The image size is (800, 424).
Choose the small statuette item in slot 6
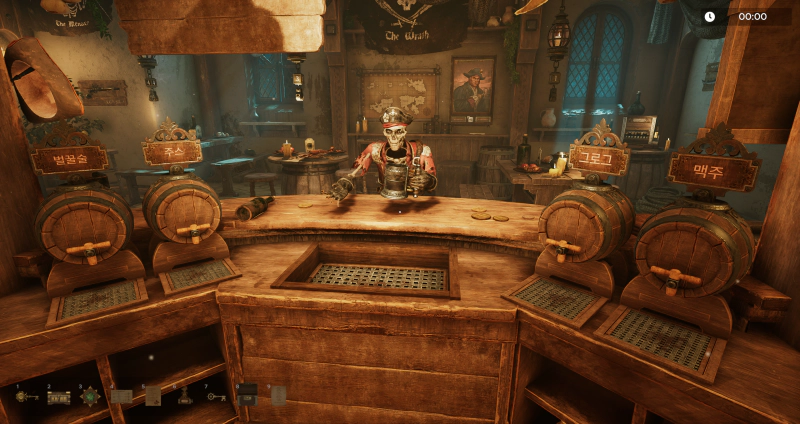tap(185, 396)
